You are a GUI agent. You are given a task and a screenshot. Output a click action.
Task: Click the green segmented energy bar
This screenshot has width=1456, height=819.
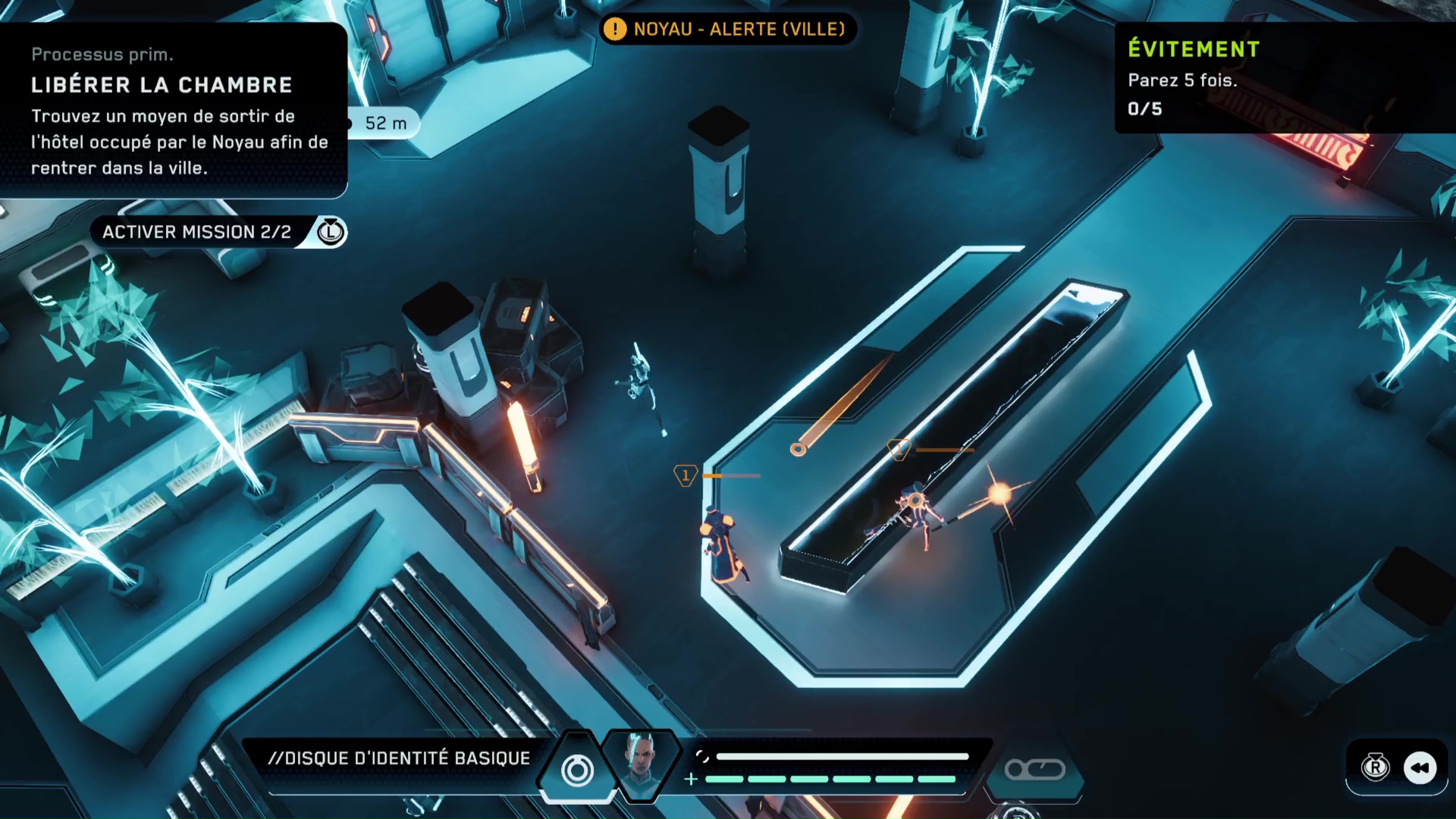829,779
